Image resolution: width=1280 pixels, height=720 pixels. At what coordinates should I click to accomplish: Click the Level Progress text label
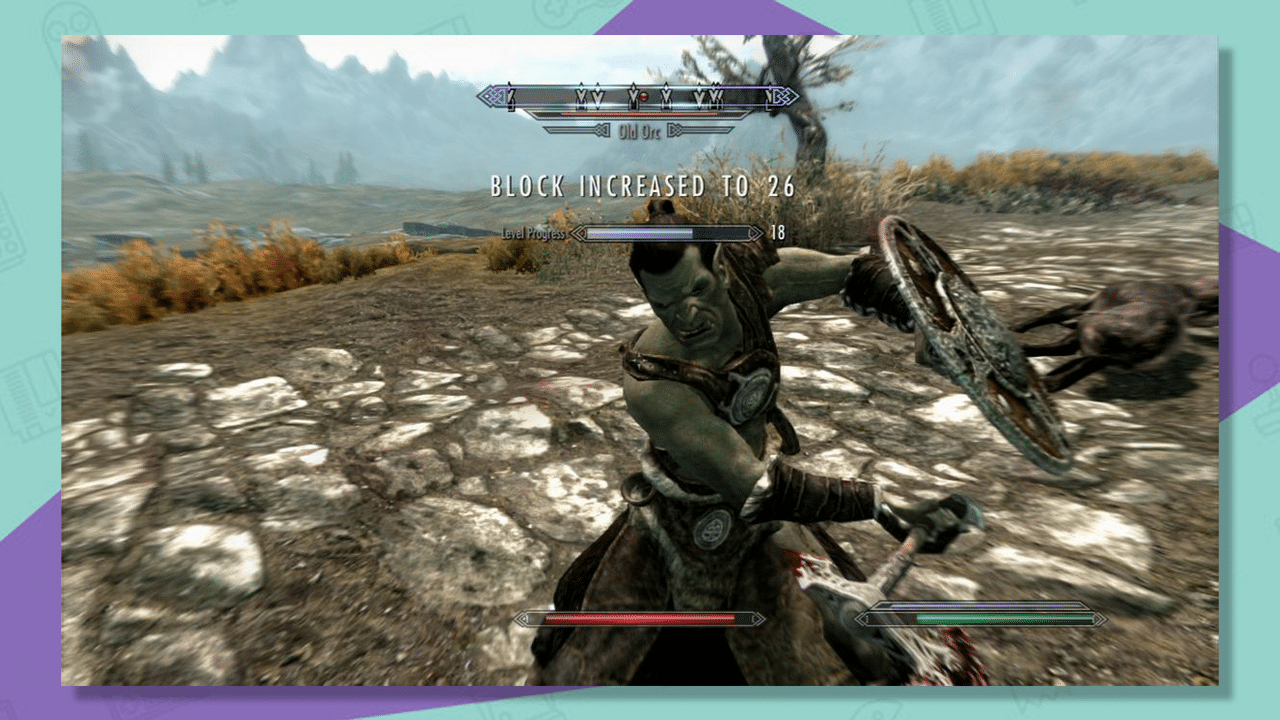(x=533, y=232)
